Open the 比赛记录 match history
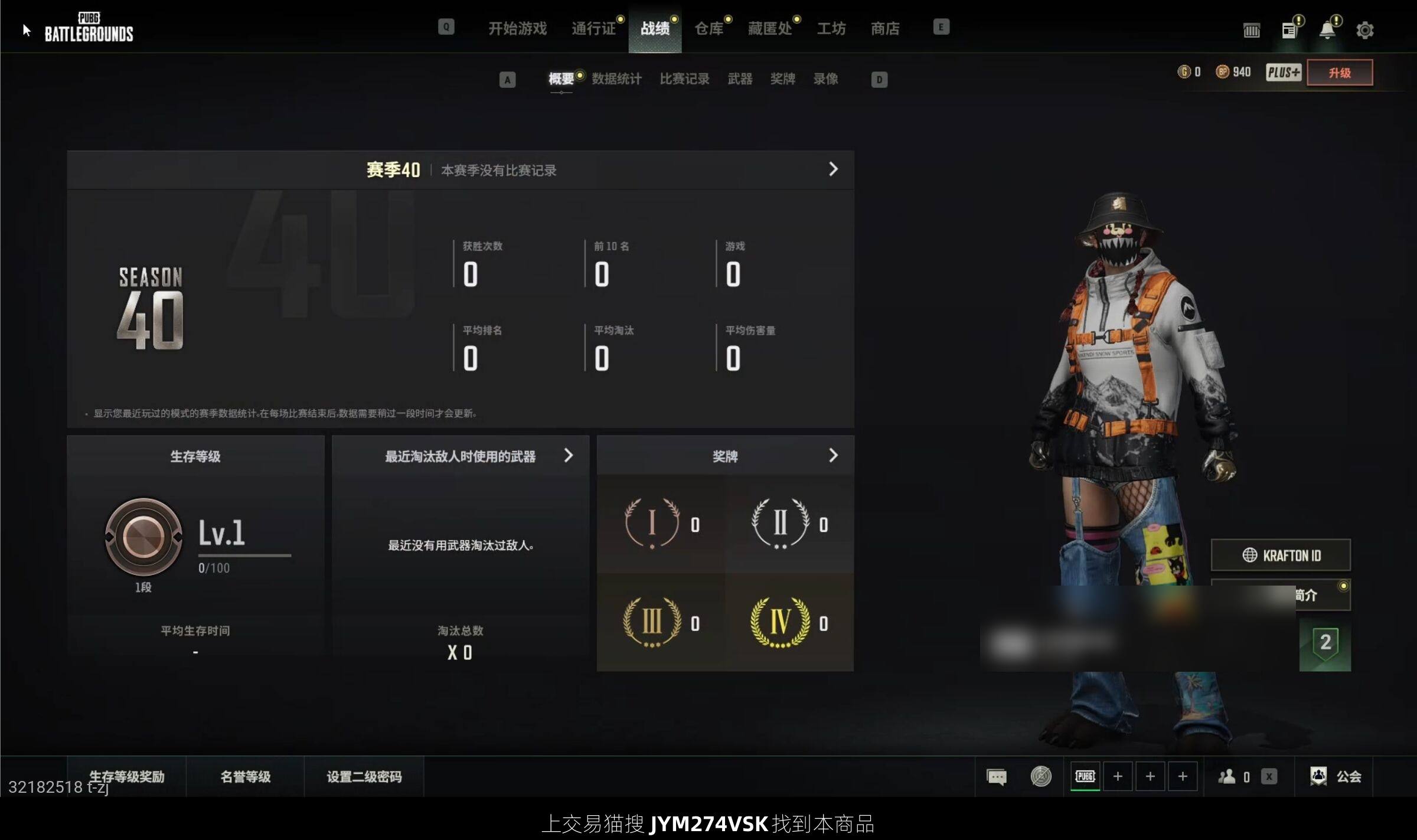Screen dimensions: 1417x840 [684, 79]
